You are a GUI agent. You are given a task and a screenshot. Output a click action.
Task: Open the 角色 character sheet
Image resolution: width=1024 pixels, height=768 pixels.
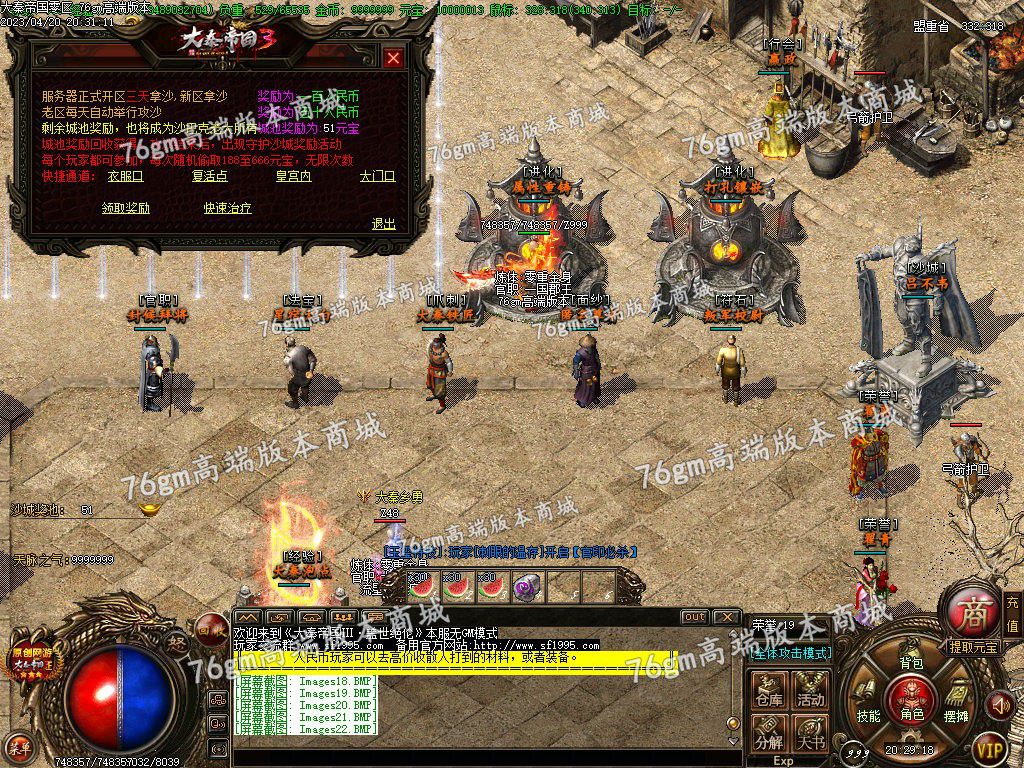911,697
